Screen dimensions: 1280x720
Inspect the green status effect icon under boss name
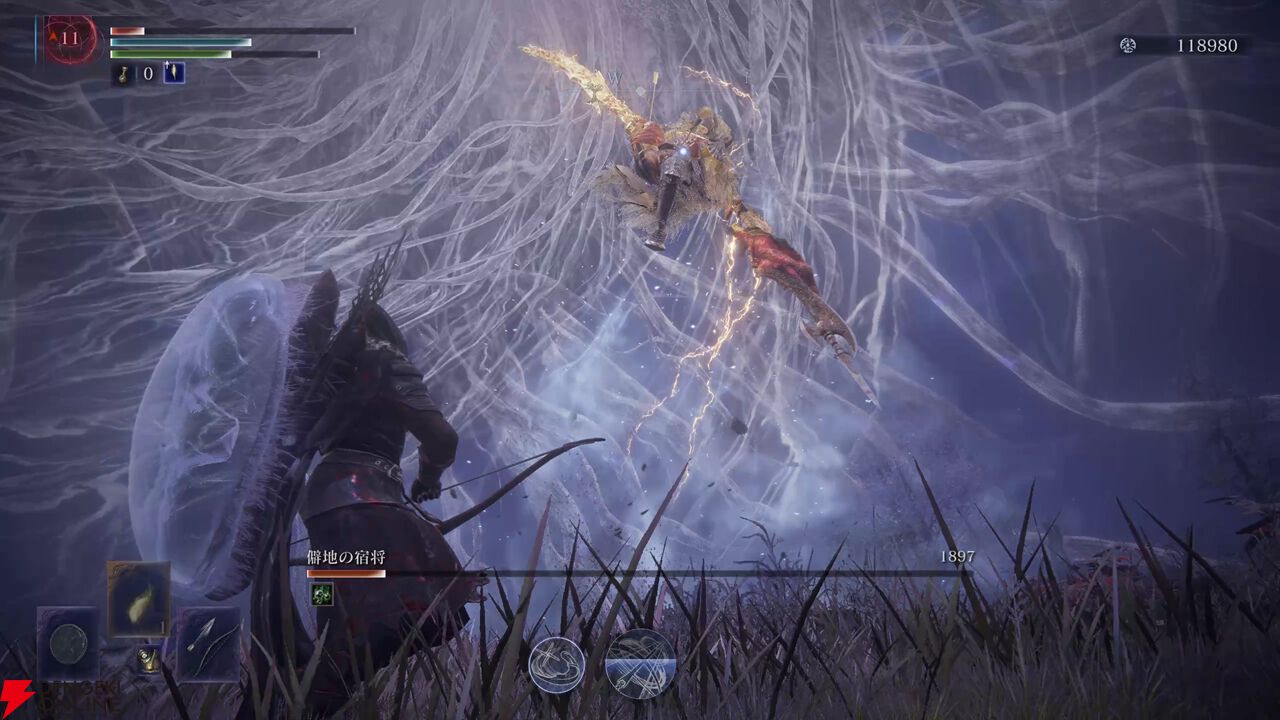pyautogui.click(x=321, y=594)
